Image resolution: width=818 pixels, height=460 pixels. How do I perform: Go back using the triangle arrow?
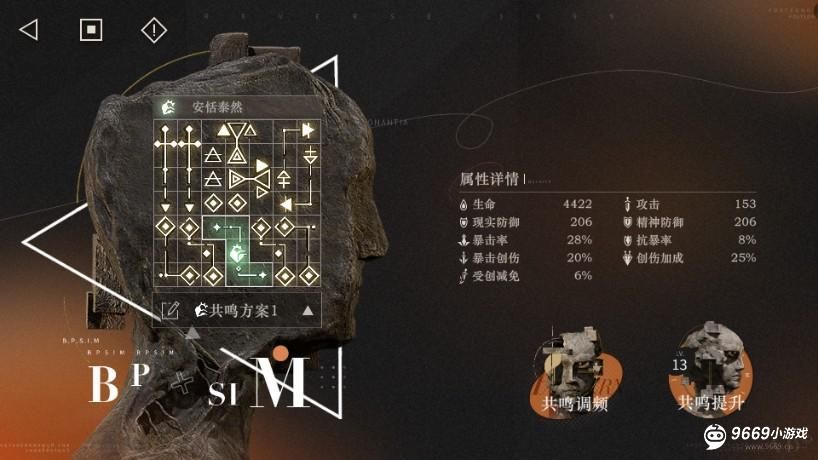(x=29, y=30)
